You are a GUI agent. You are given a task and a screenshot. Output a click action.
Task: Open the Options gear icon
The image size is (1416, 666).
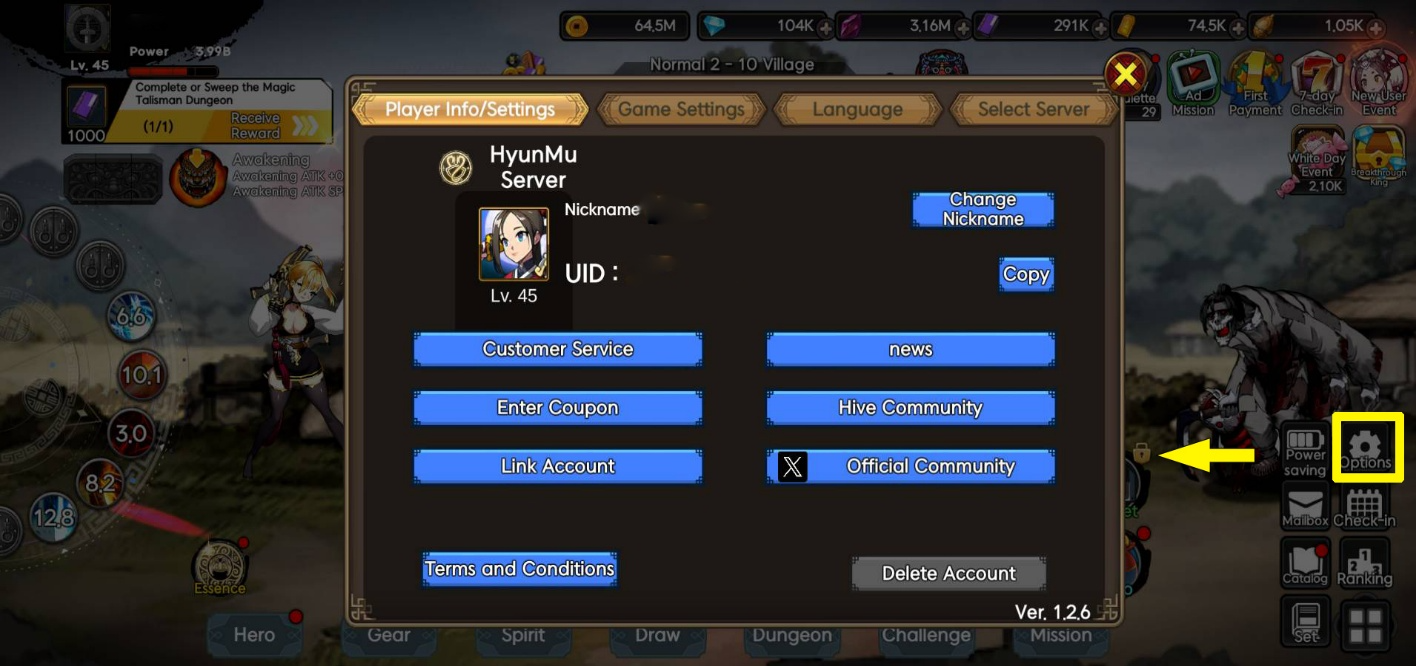pos(1366,447)
